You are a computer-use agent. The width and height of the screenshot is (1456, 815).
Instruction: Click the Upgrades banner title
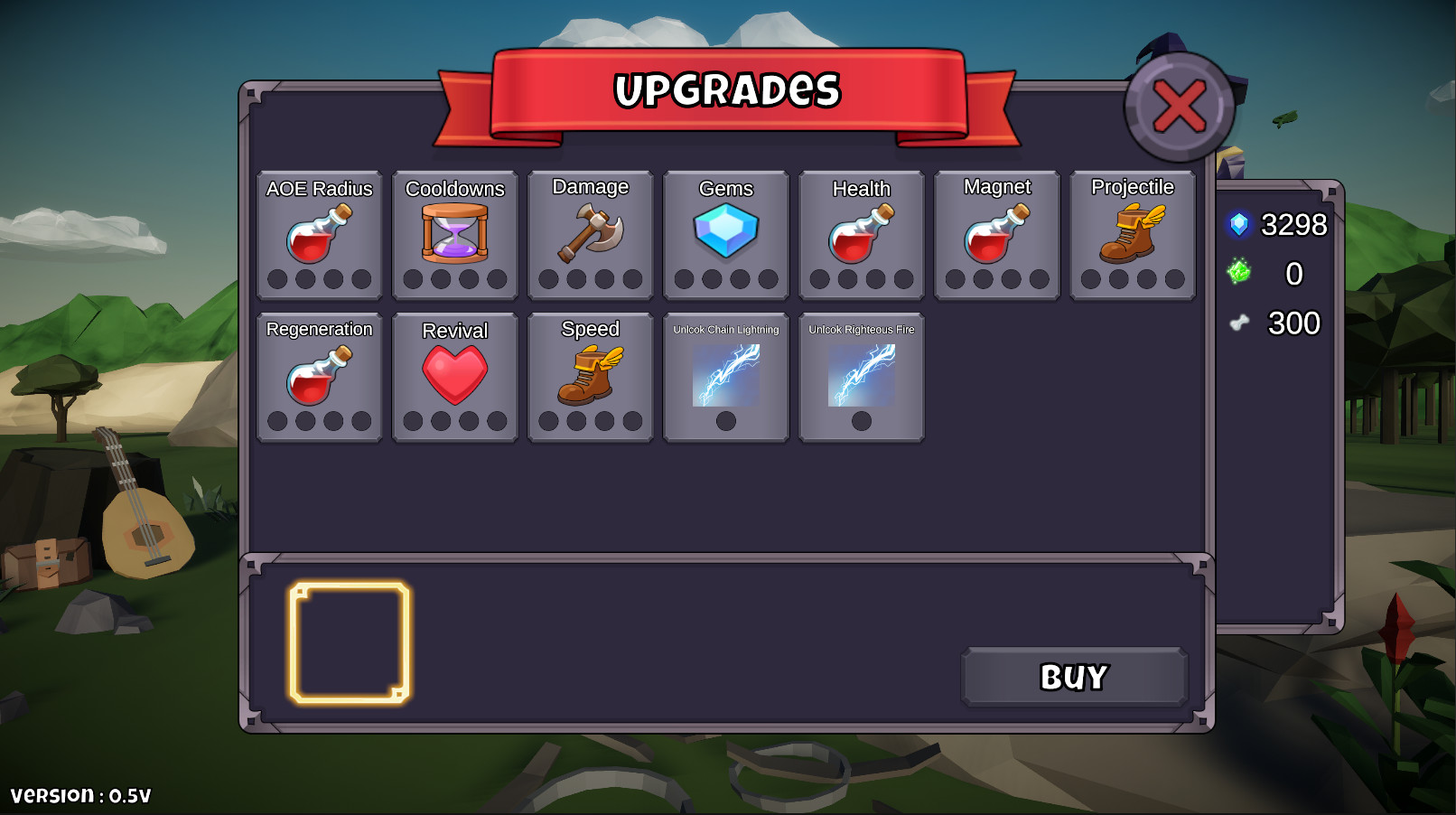(x=728, y=90)
